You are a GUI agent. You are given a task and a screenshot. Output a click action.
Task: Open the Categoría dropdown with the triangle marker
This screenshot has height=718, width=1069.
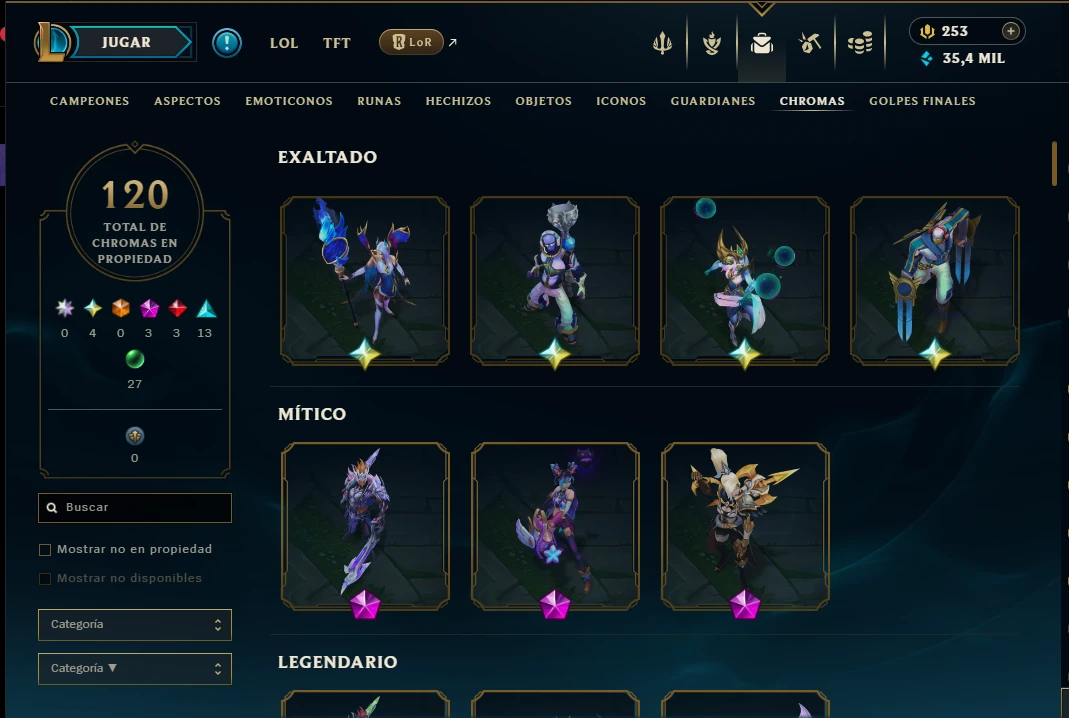(135, 669)
